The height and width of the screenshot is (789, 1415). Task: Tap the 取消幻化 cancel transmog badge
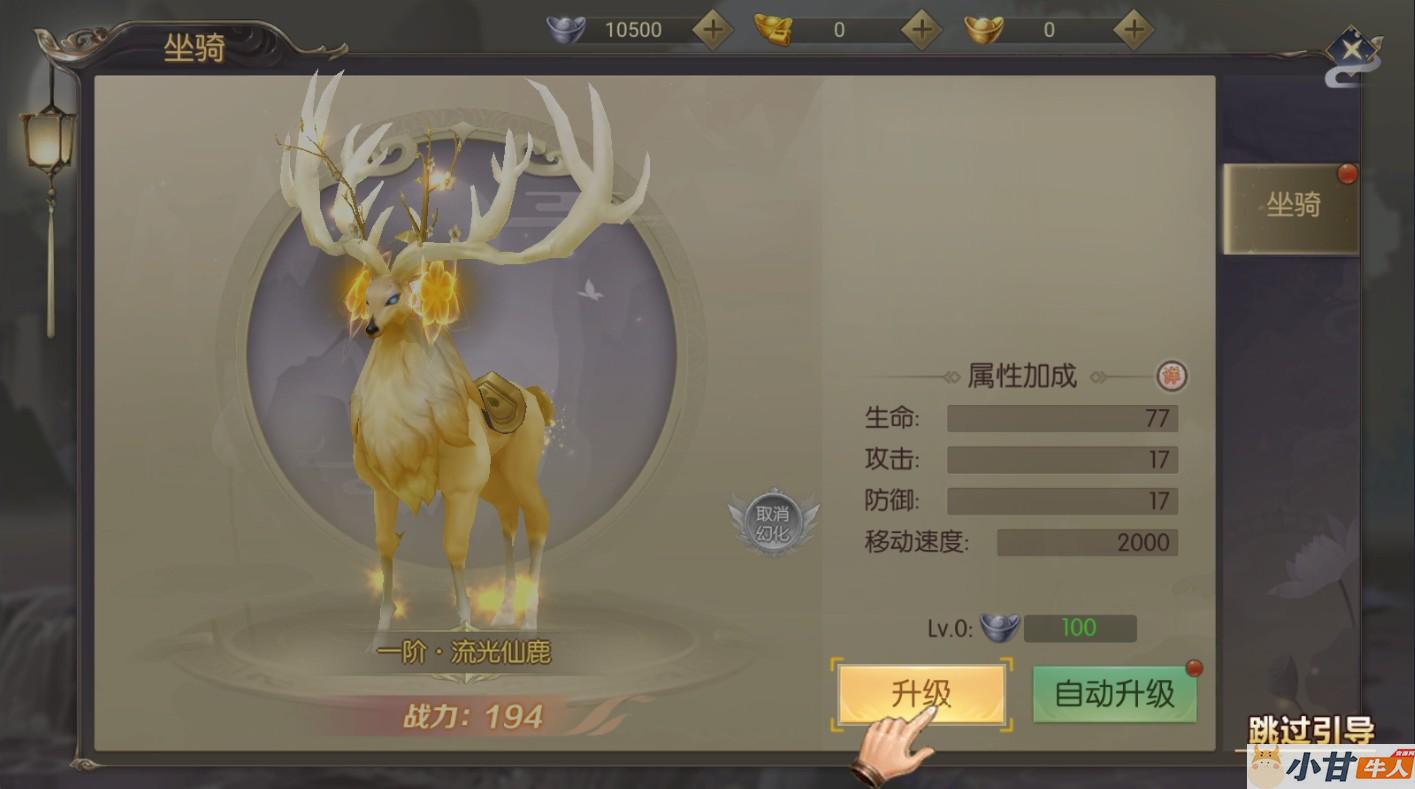point(772,522)
